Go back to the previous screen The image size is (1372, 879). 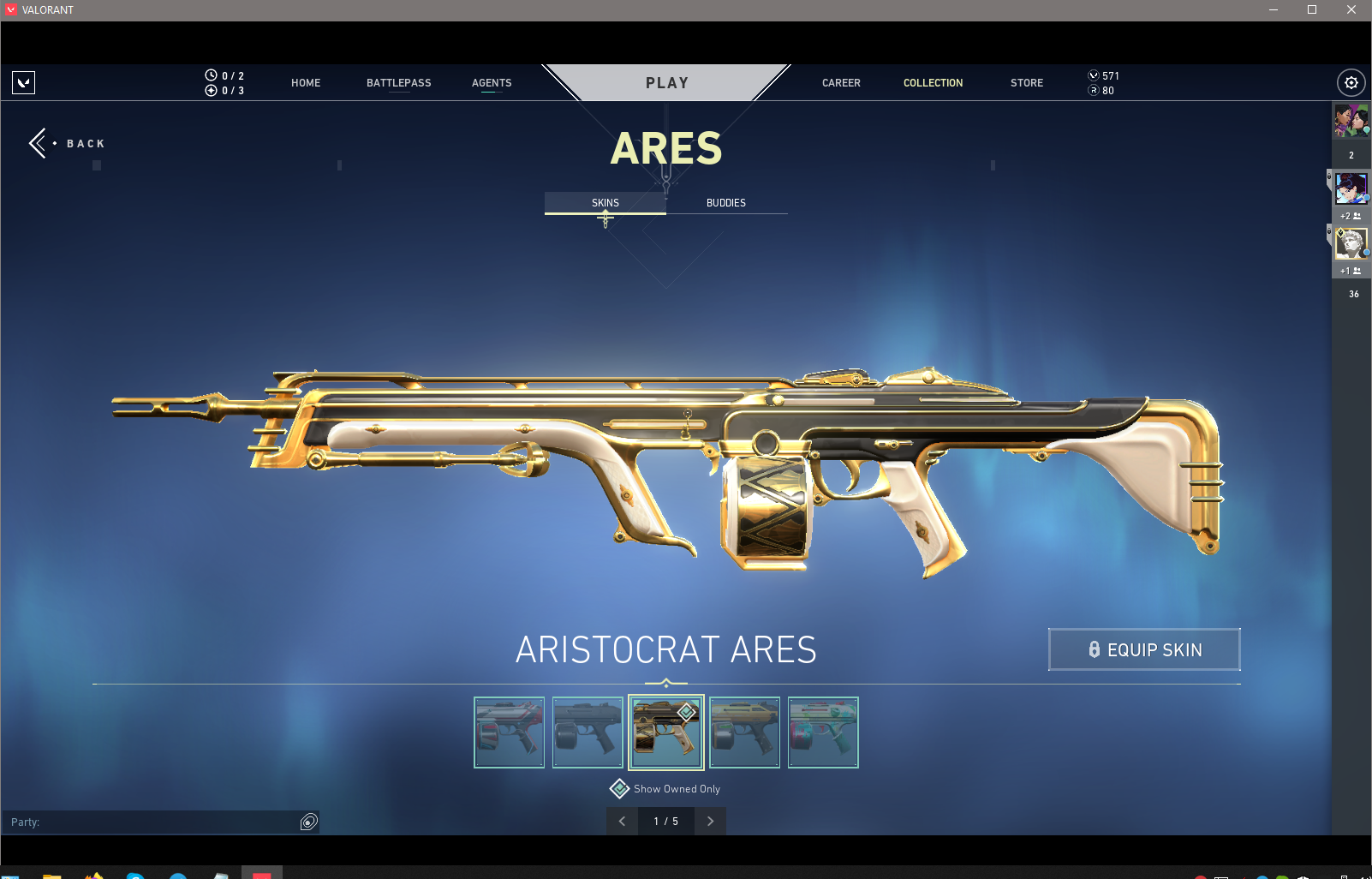67,143
